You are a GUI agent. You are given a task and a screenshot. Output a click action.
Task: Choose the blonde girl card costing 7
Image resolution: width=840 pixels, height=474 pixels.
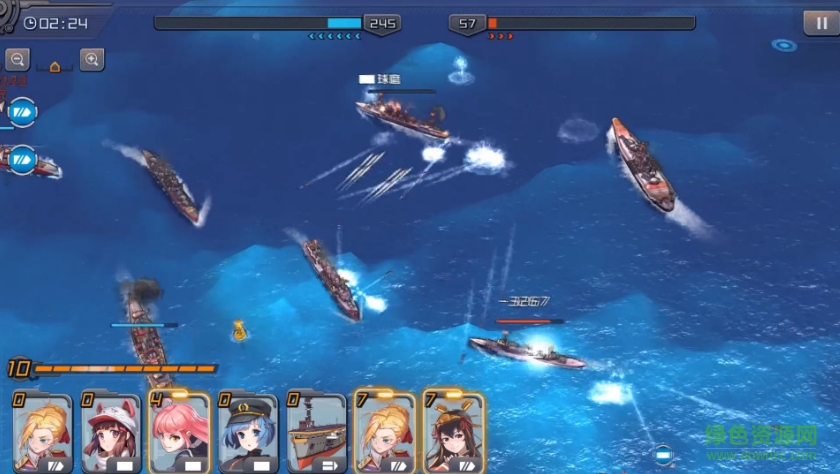click(x=384, y=432)
